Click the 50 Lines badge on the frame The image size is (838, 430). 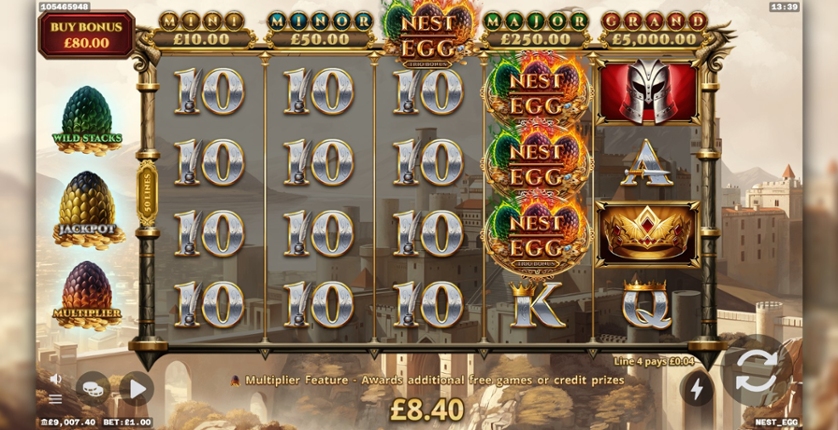[147, 193]
